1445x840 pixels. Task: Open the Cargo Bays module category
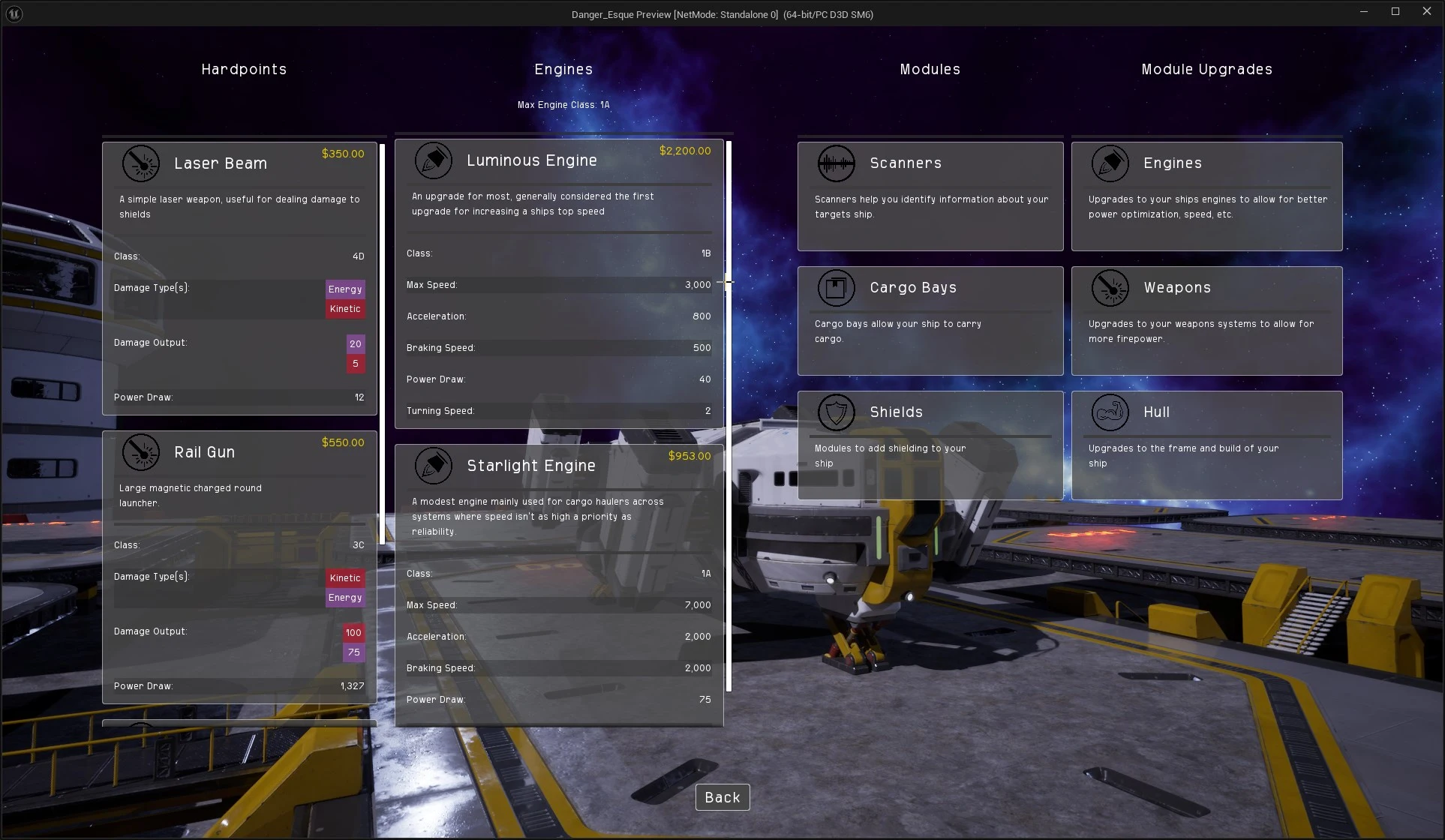pyautogui.click(x=930, y=321)
